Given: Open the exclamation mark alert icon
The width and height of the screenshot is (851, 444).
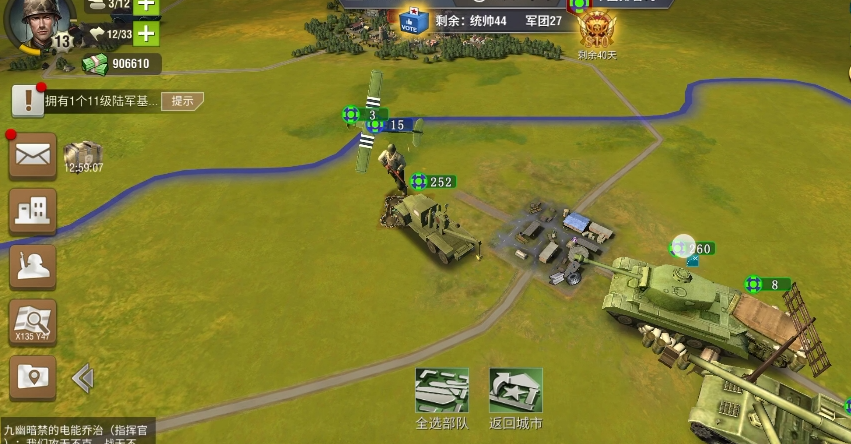Looking at the screenshot, I should (x=27, y=100).
